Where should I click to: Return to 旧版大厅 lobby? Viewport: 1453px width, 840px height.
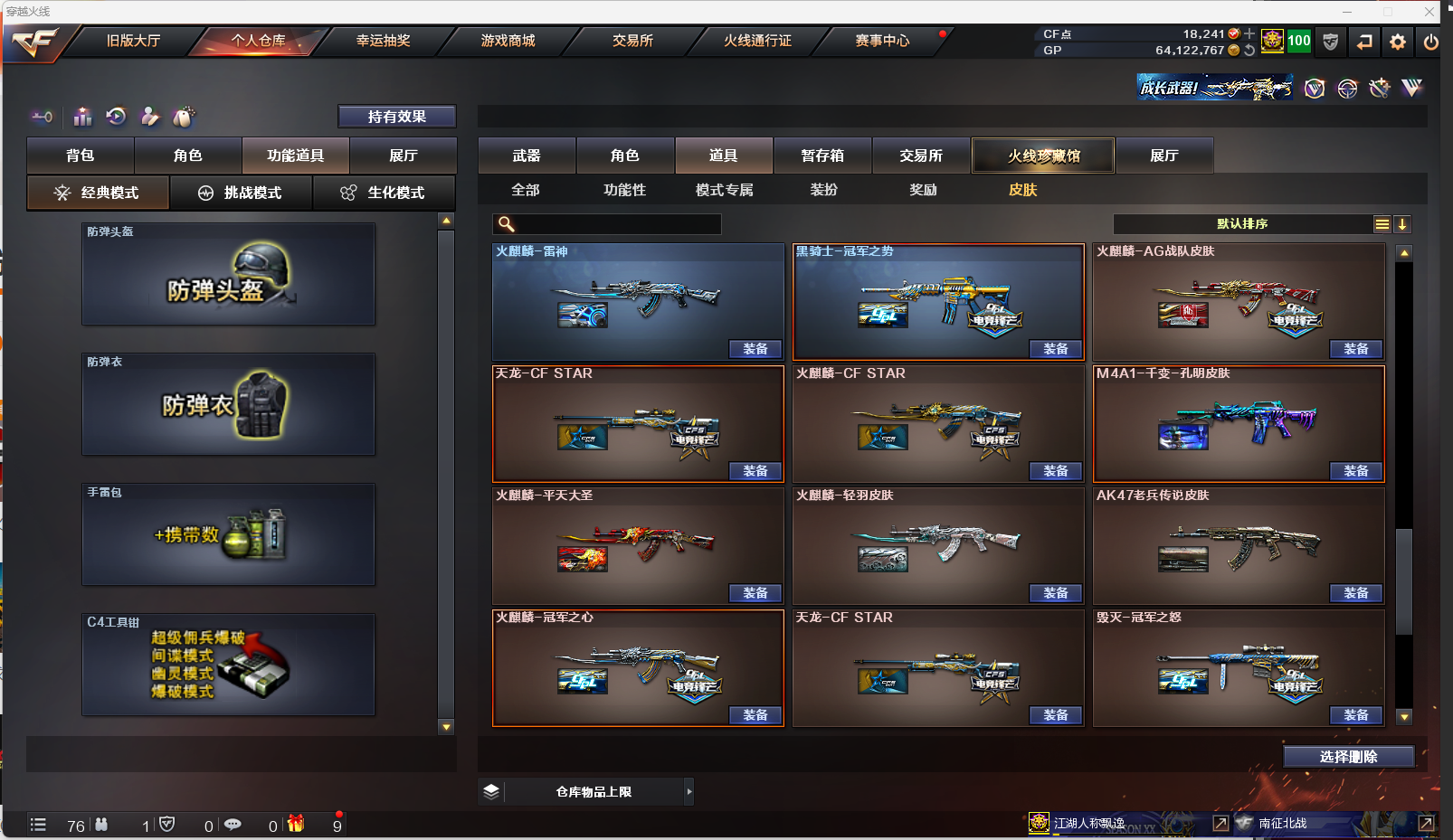pos(133,41)
